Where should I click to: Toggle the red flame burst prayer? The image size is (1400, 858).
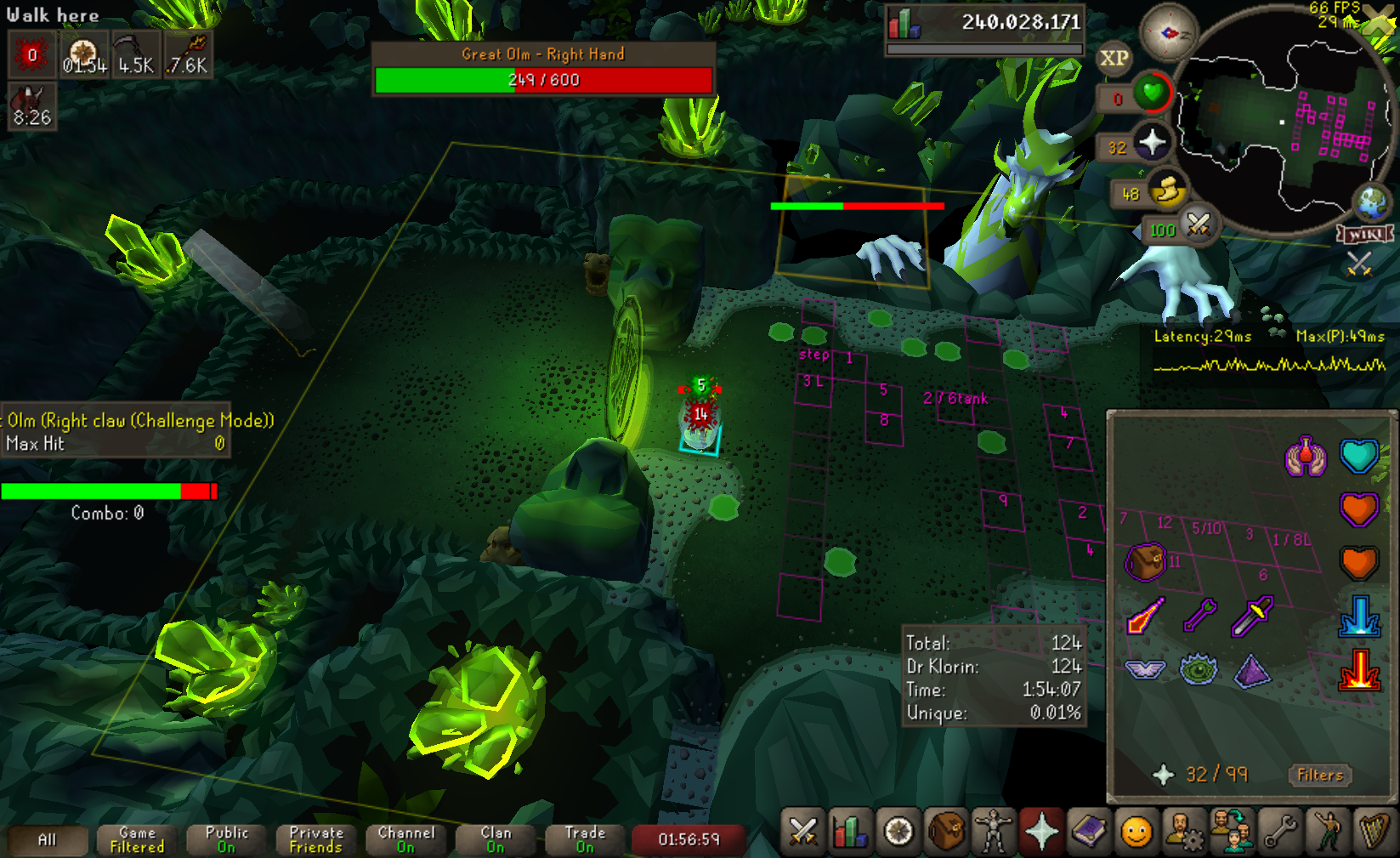(1358, 669)
